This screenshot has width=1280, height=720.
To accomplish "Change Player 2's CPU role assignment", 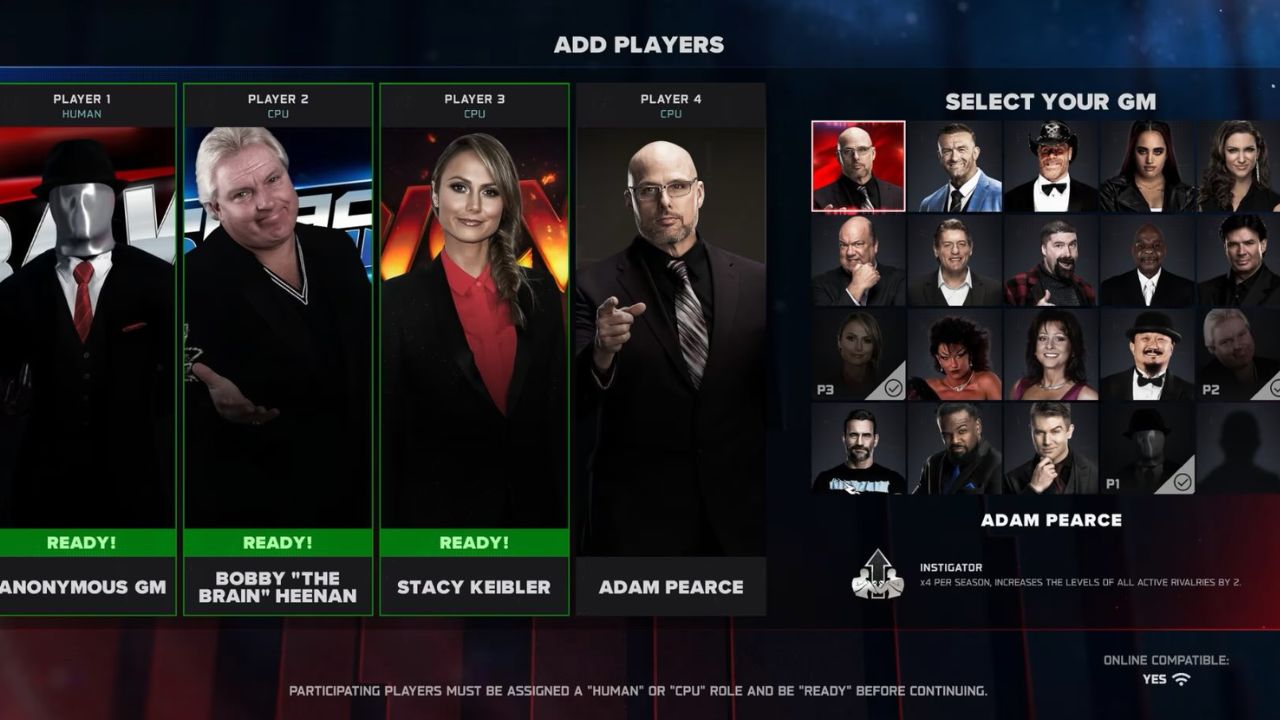I will tap(280, 113).
